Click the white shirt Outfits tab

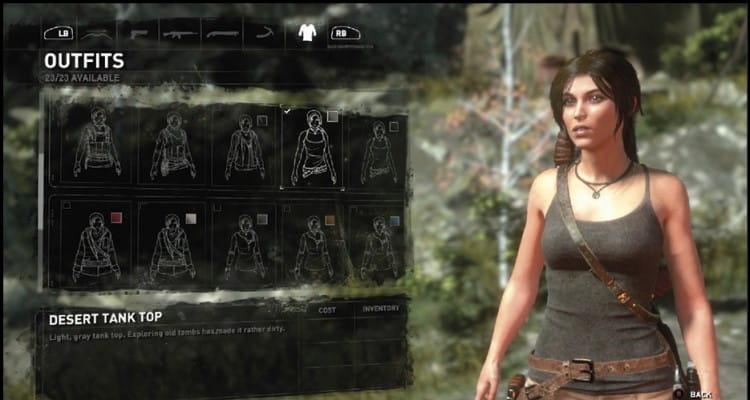click(x=307, y=33)
